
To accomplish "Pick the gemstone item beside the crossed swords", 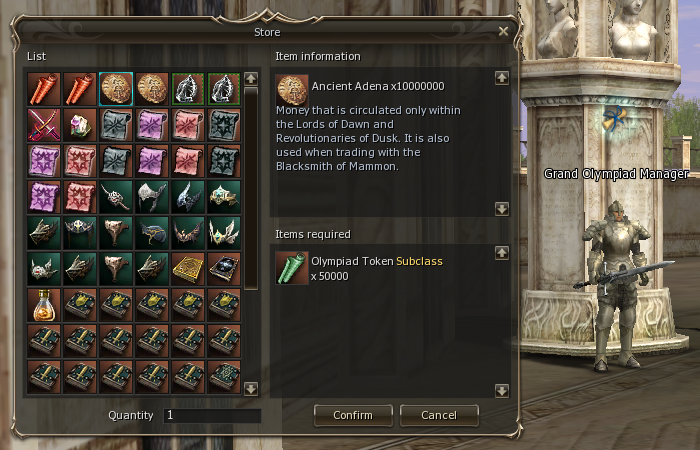I will coord(79,124).
